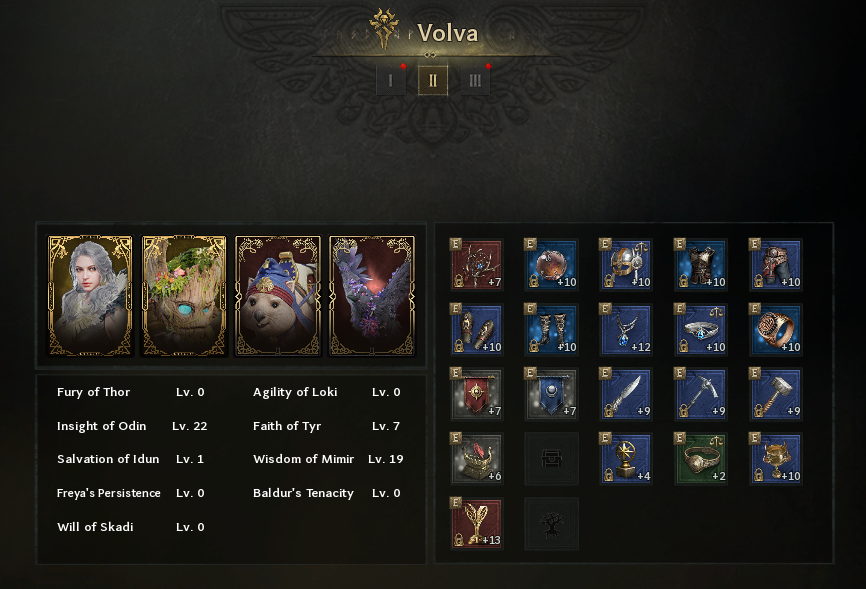866x589 pixels.
Task: Click the +9 pickaxe tool slot
Action: 701,394
